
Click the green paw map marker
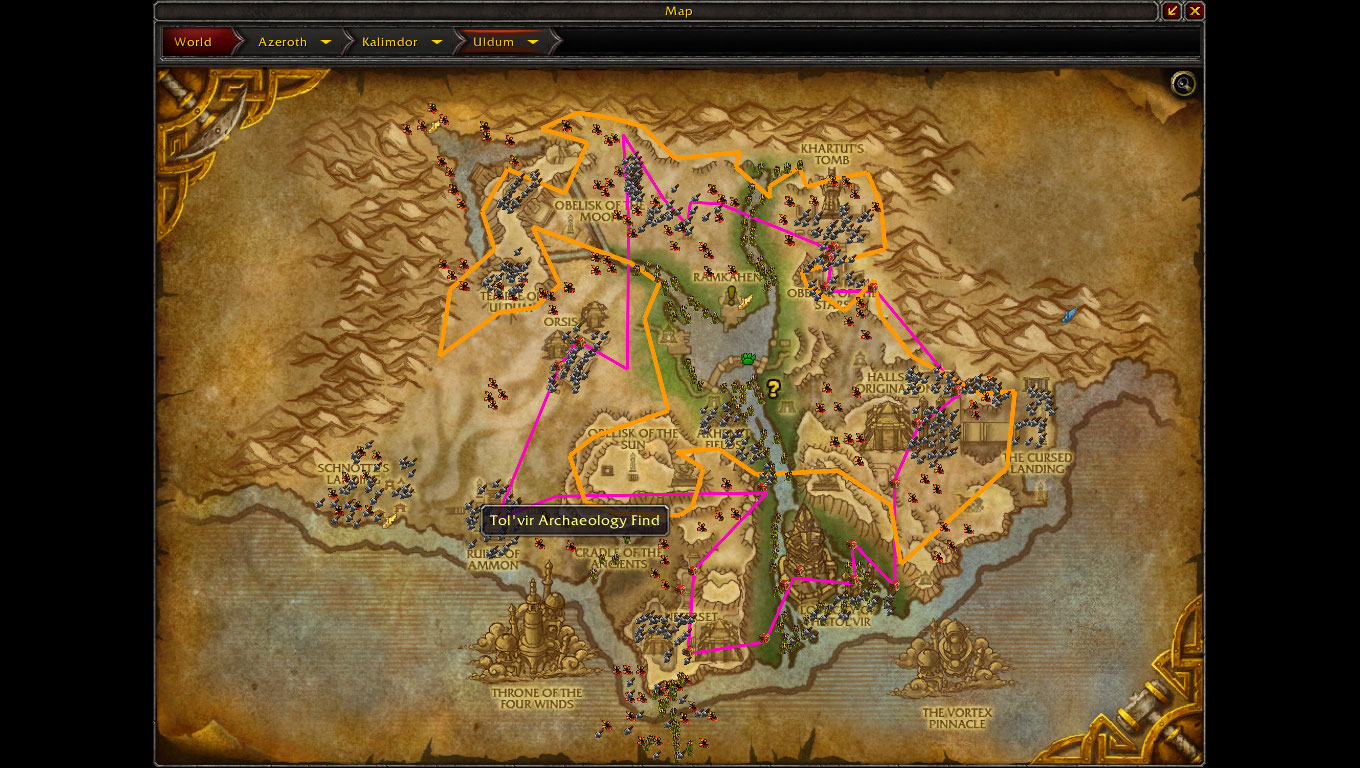[748, 358]
